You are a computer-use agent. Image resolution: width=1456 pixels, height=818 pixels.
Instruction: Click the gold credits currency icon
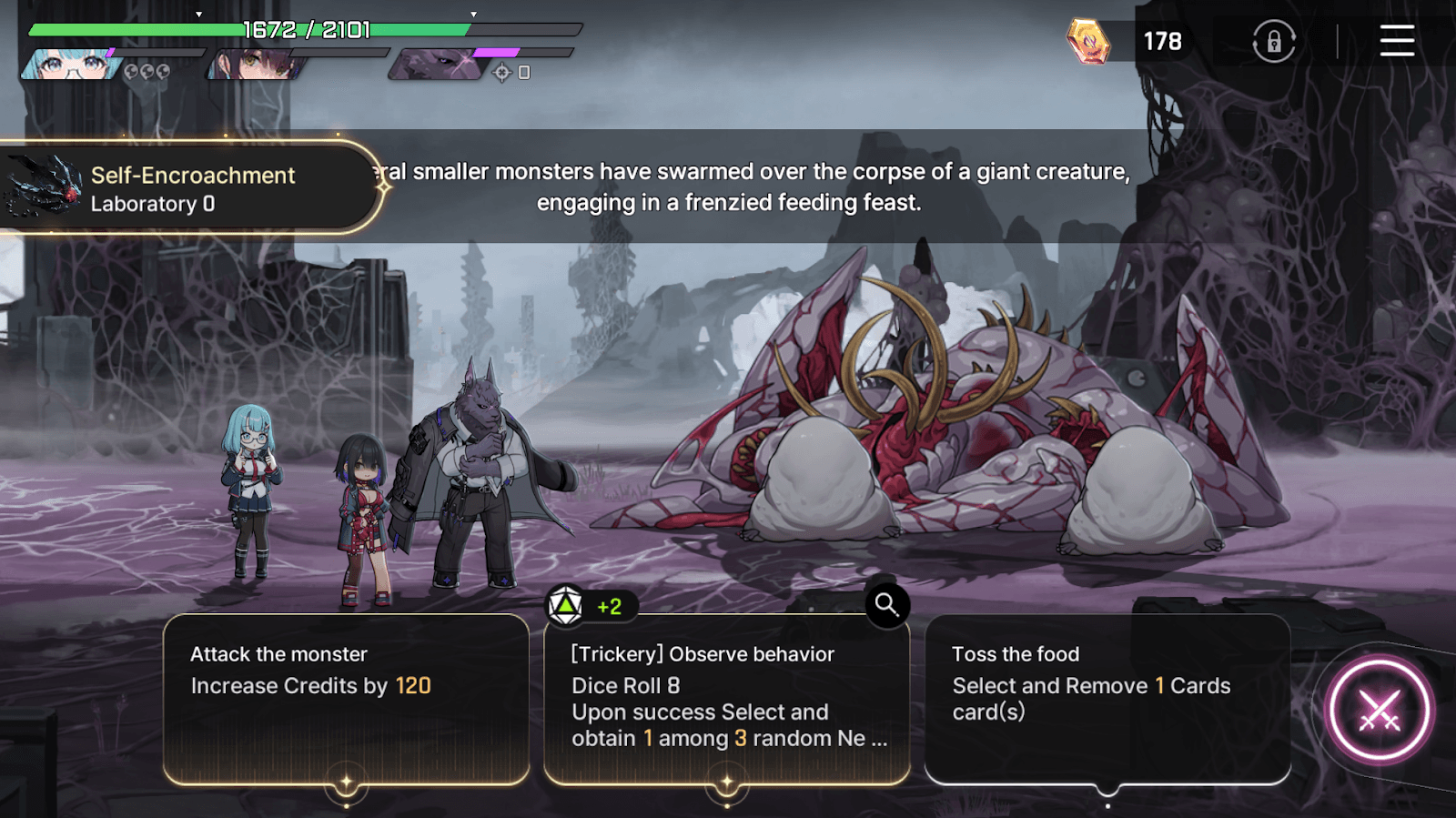click(1088, 42)
